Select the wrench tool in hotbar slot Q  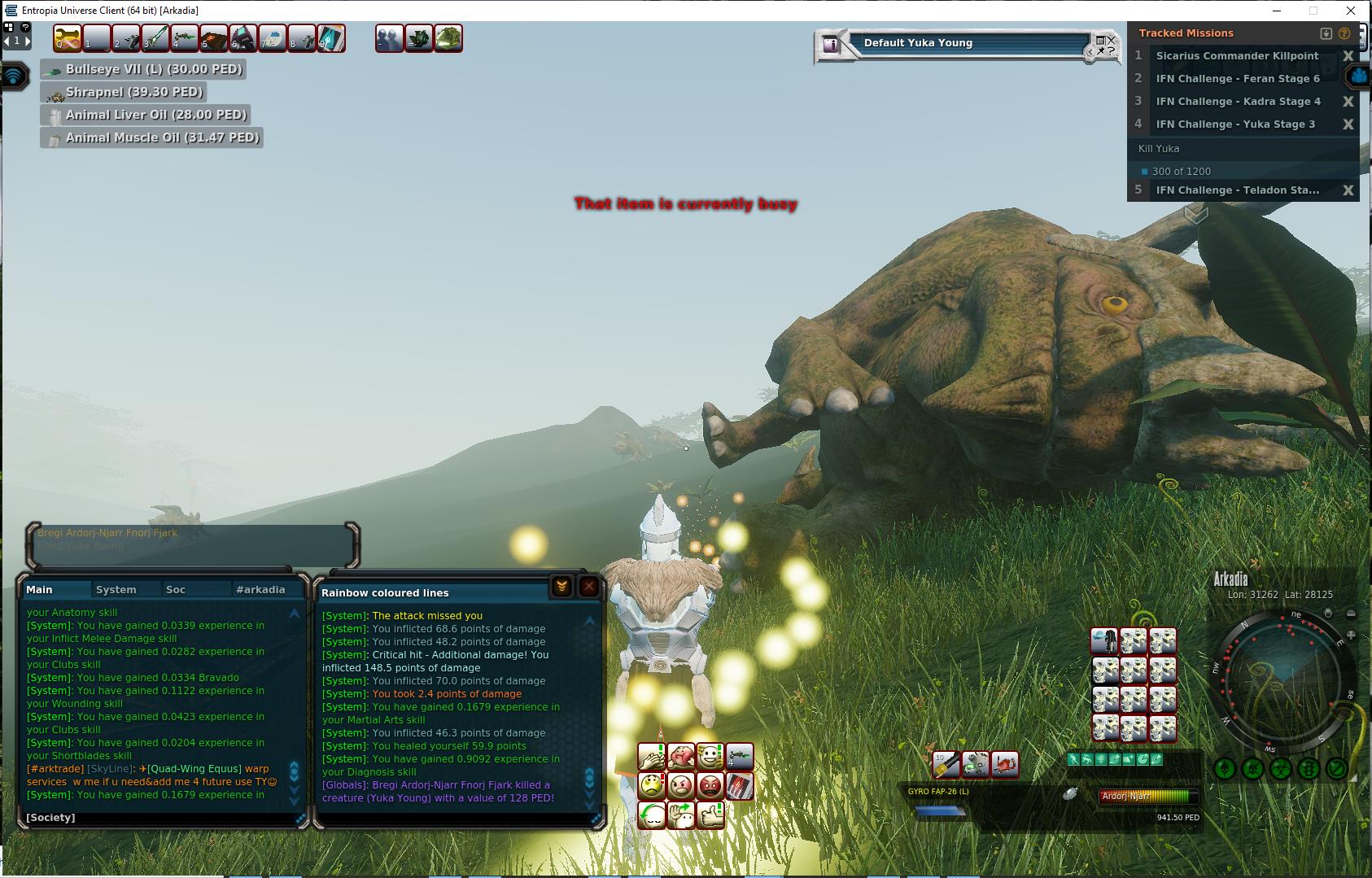coord(67,38)
